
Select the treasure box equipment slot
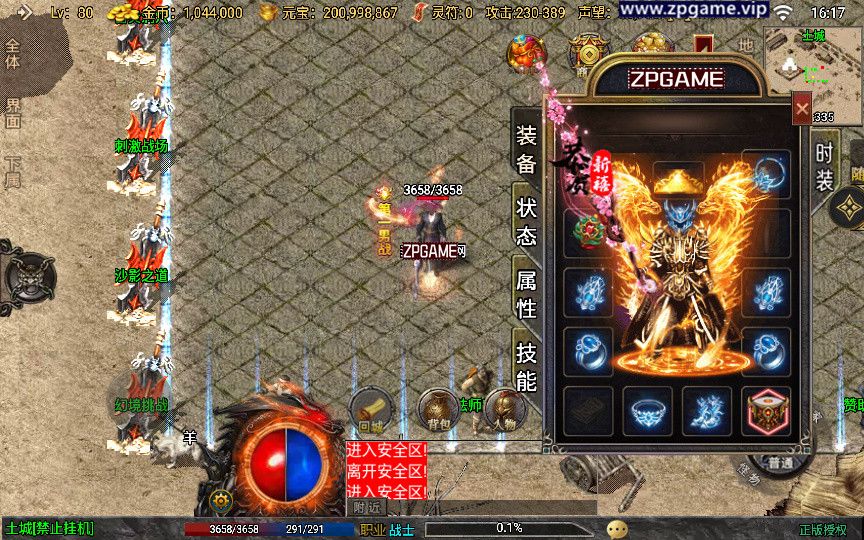pyautogui.click(x=766, y=410)
